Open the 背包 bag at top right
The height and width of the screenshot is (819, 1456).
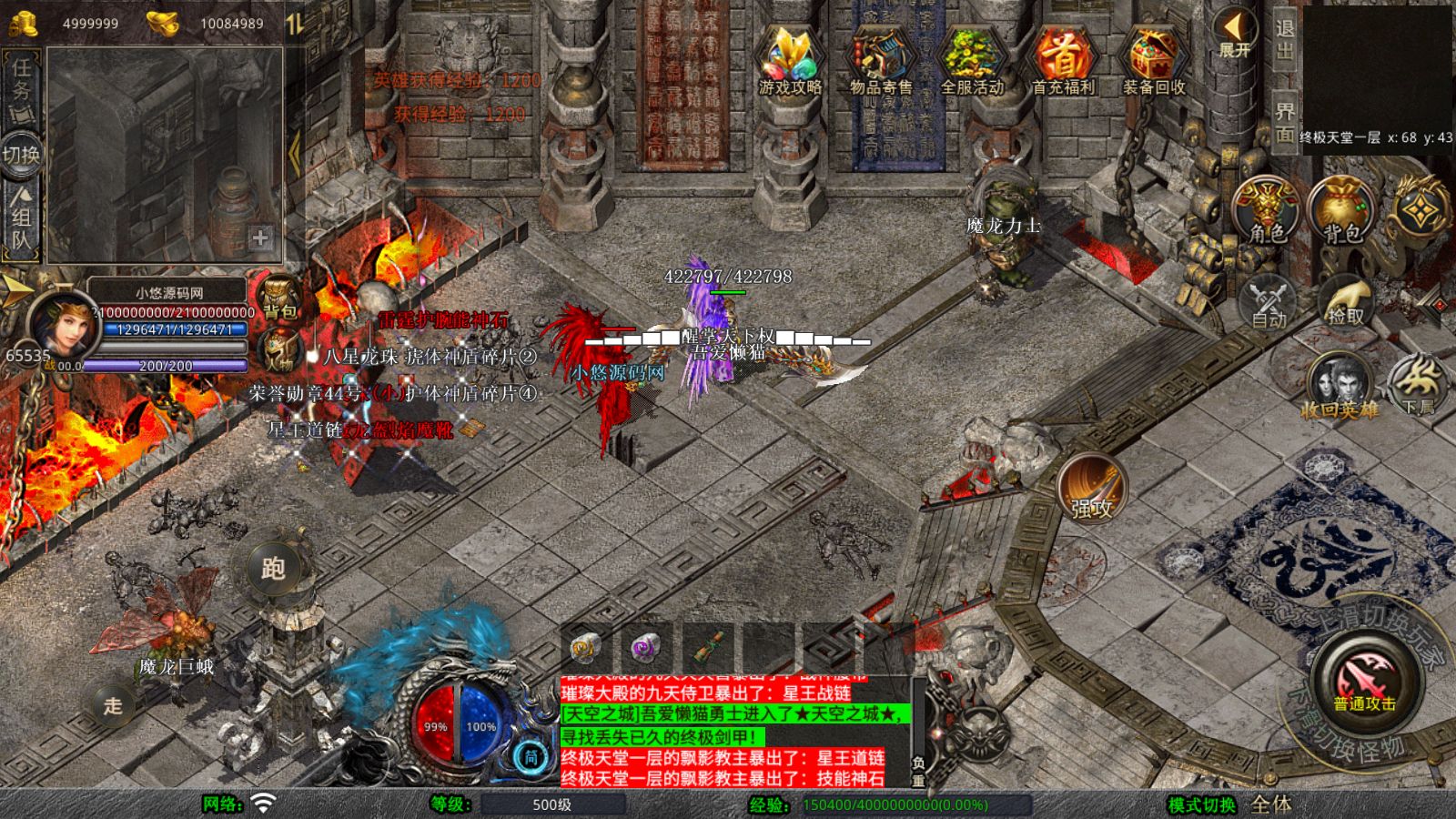click(1342, 211)
